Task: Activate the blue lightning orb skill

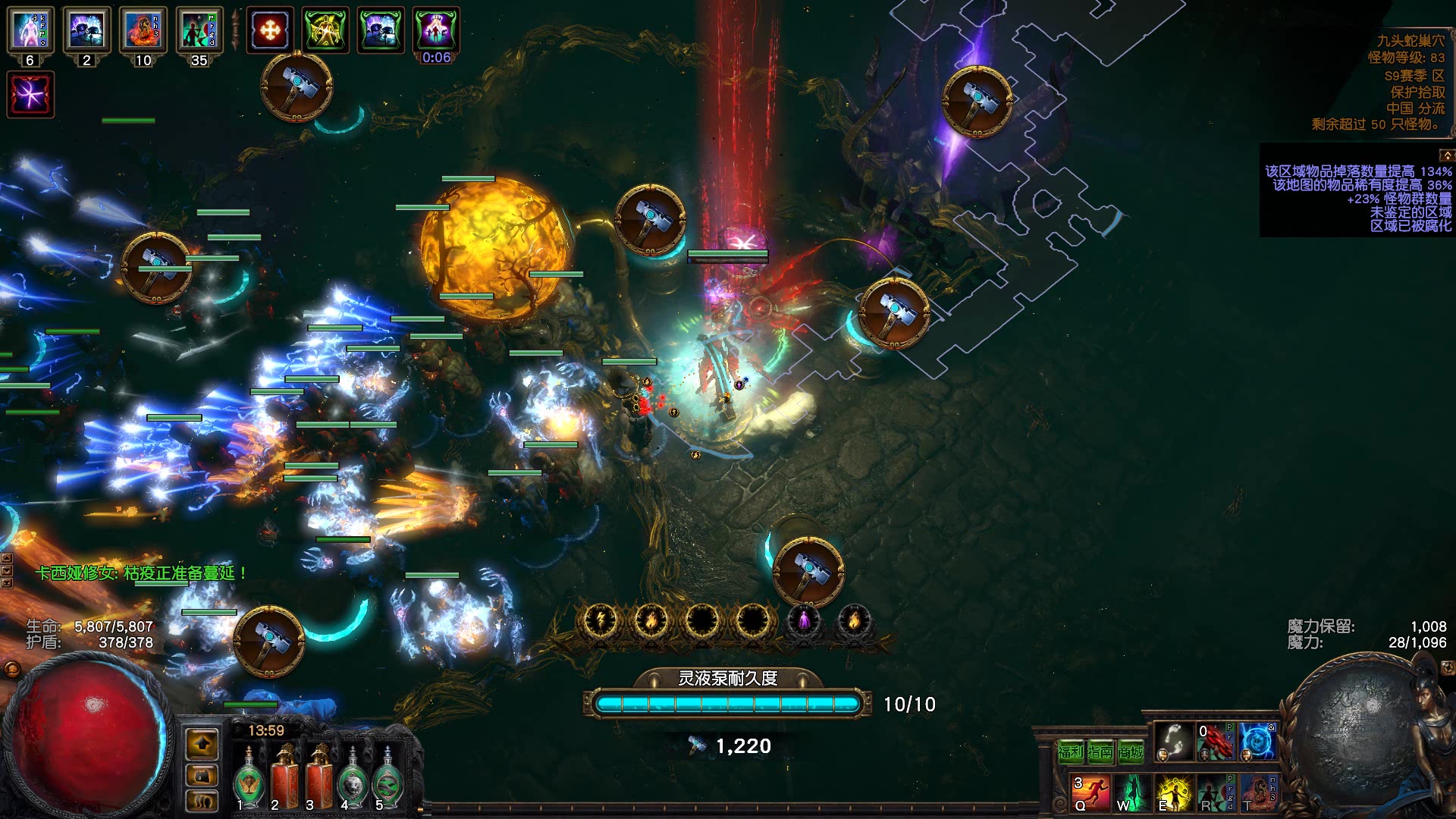Action: [1257, 742]
